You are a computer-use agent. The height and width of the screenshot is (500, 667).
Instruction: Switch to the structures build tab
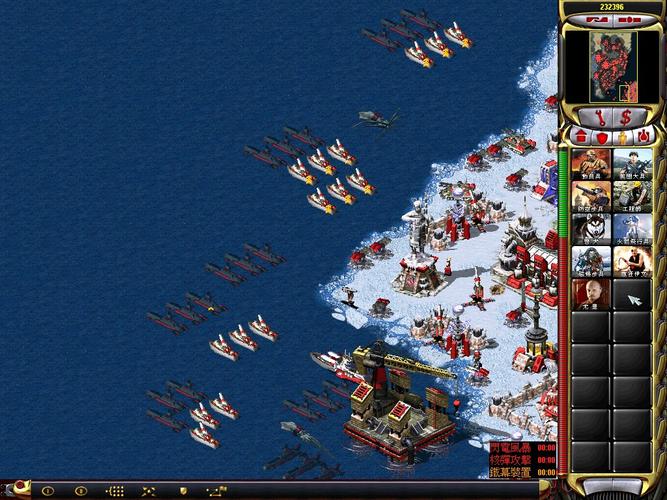pos(582,136)
